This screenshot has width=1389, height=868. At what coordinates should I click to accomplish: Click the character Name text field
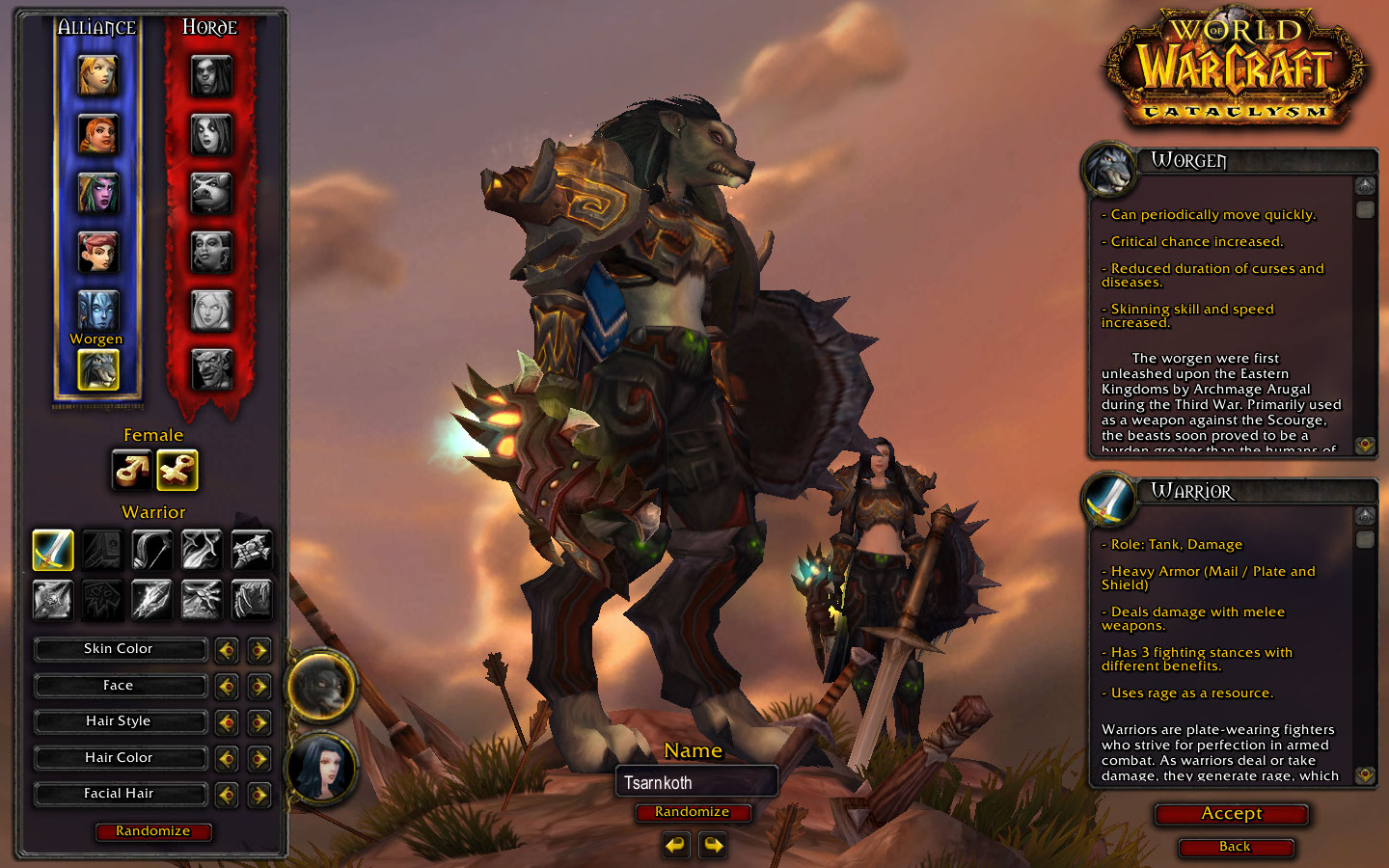(696, 782)
